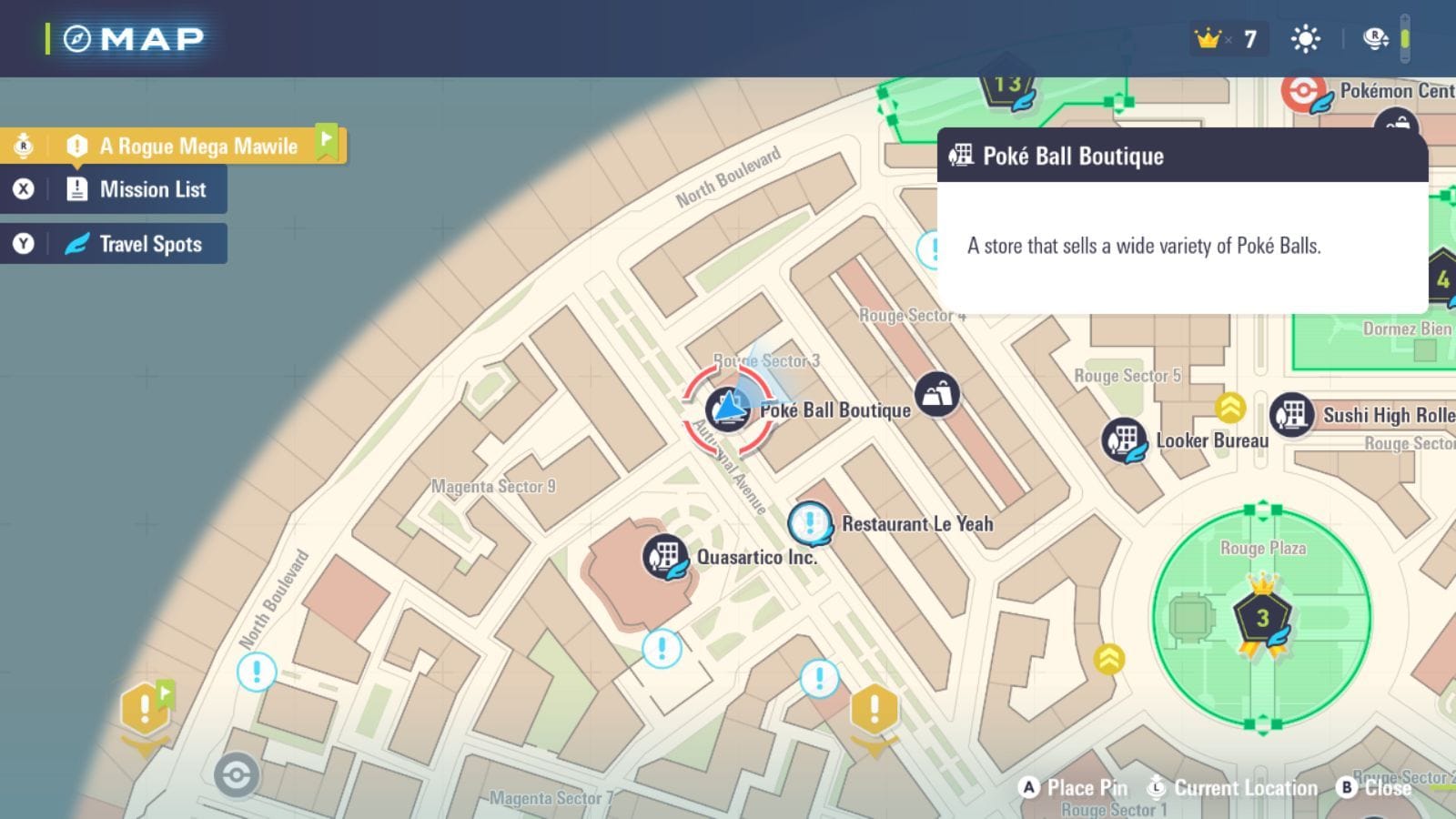Screen dimensions: 1456x819
Task: Select the A Rogue Mega Mawile mission banner
Action: click(x=198, y=146)
